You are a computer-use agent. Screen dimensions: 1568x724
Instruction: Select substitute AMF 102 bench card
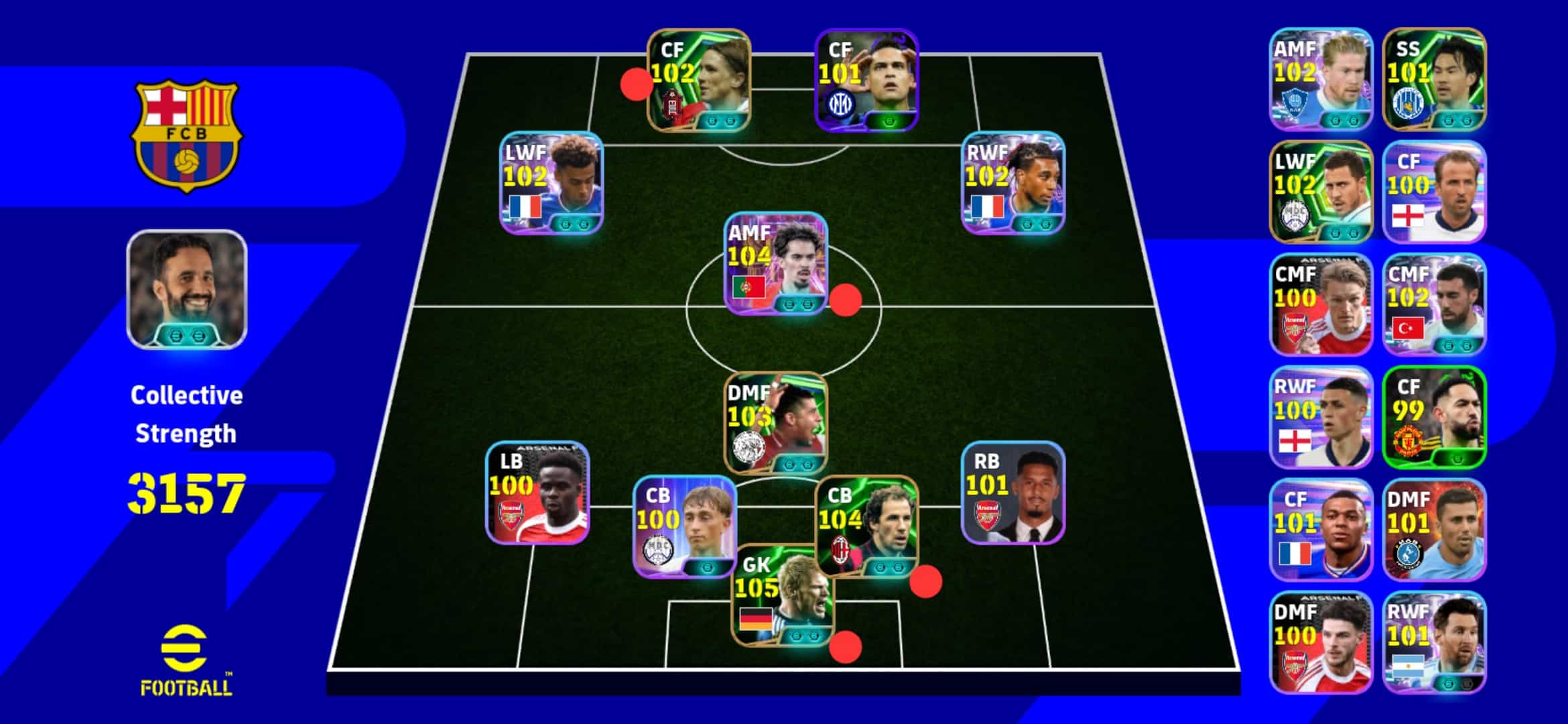coord(1321,79)
